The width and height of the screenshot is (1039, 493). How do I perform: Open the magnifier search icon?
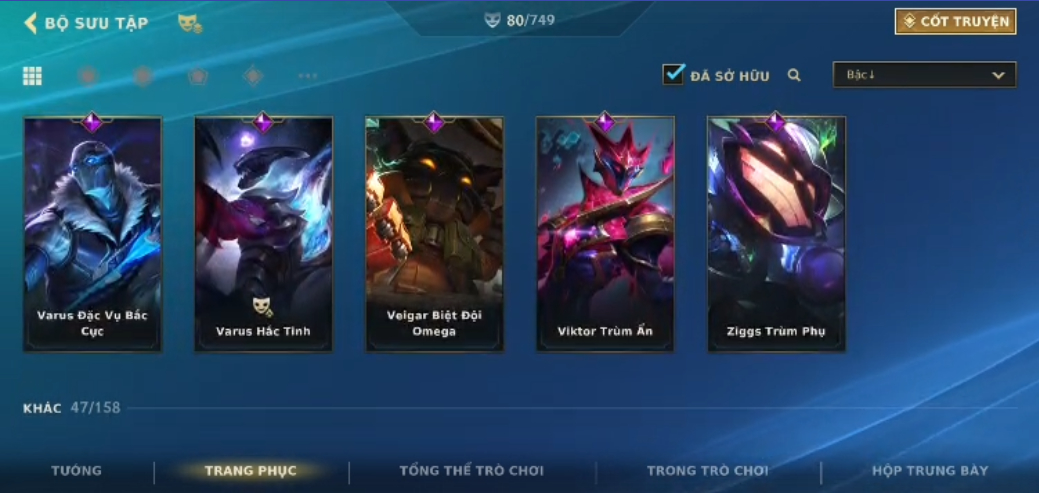(x=794, y=75)
